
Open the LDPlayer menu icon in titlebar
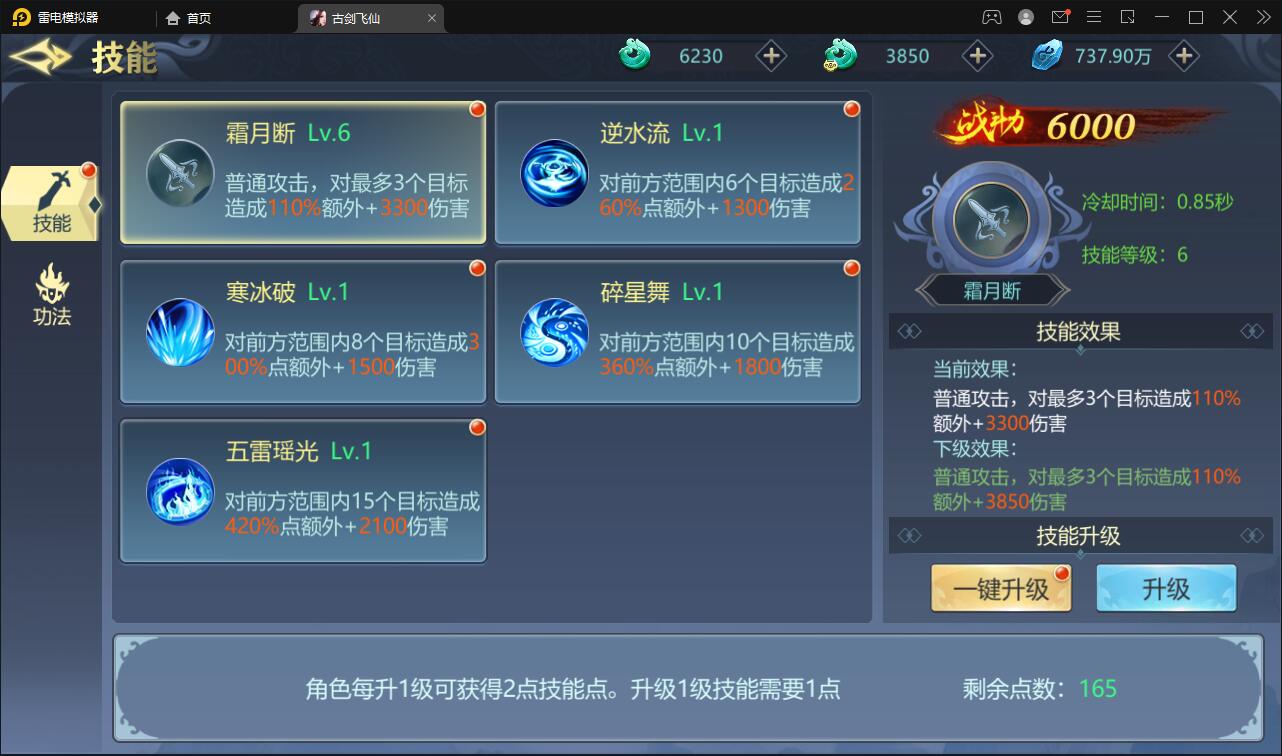1093,17
